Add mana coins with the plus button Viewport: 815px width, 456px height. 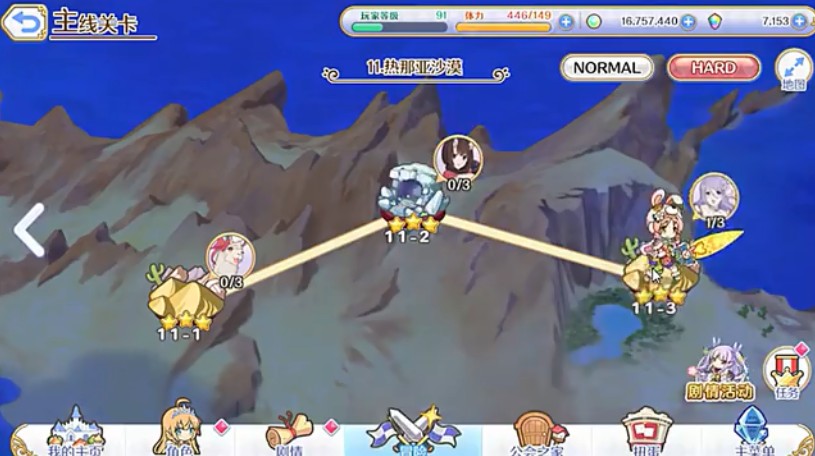point(688,21)
